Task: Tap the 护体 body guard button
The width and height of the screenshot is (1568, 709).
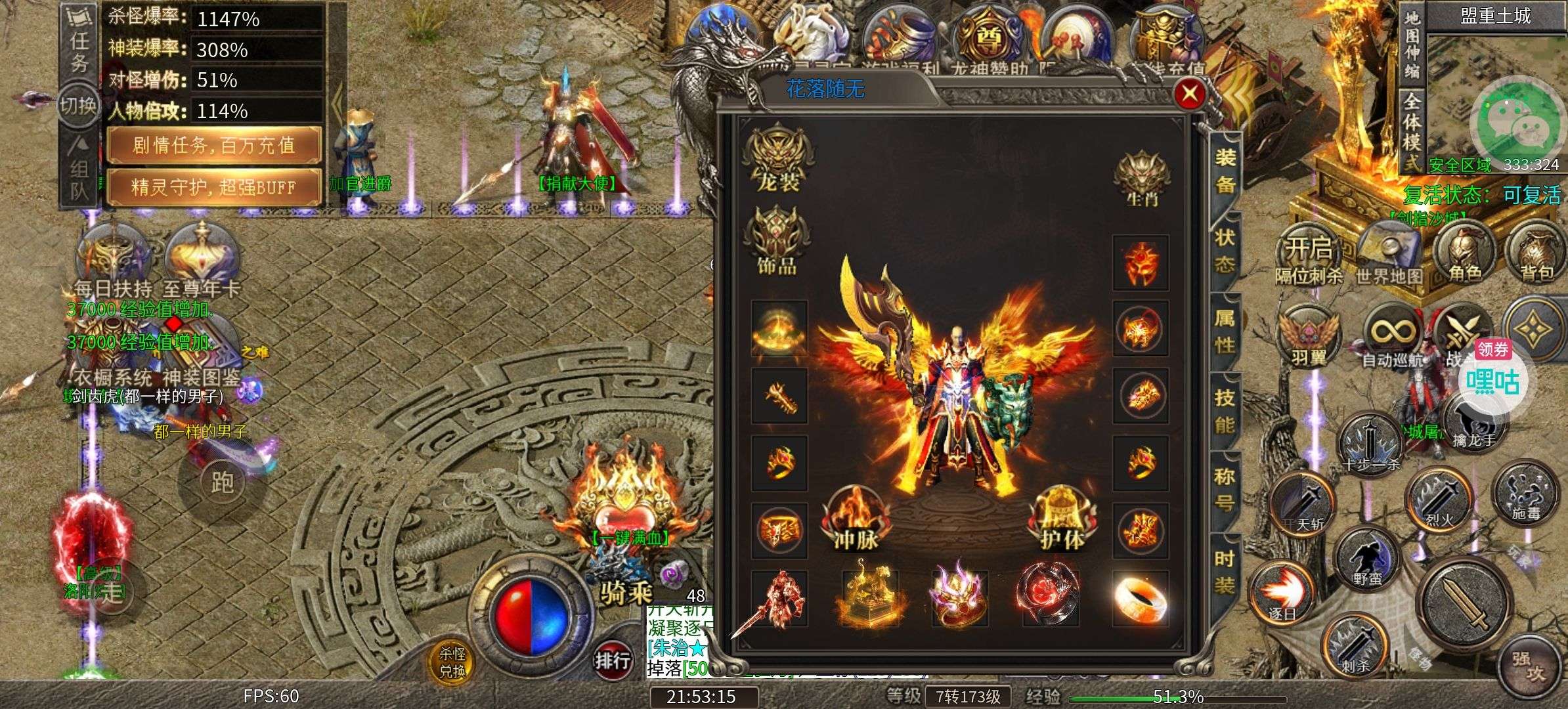Action: [1062, 520]
